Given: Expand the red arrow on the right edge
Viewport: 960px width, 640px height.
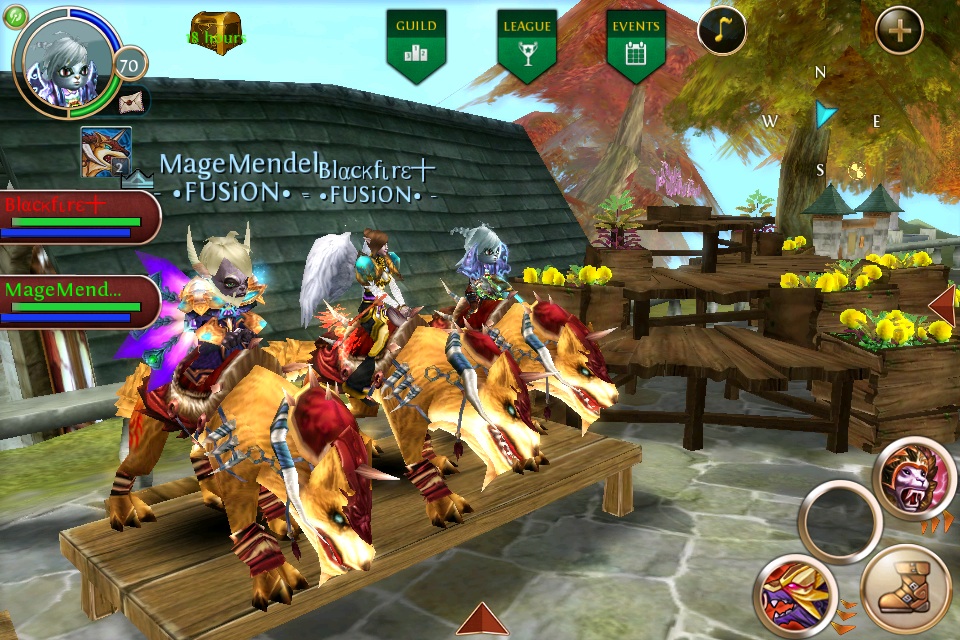Looking at the screenshot, I should click(944, 303).
